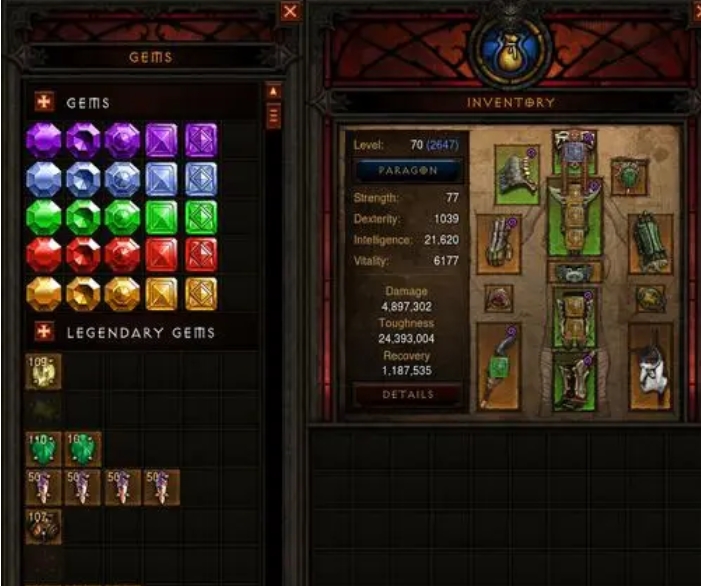
Task: Select the equipped helm slot
Action: click(x=574, y=147)
